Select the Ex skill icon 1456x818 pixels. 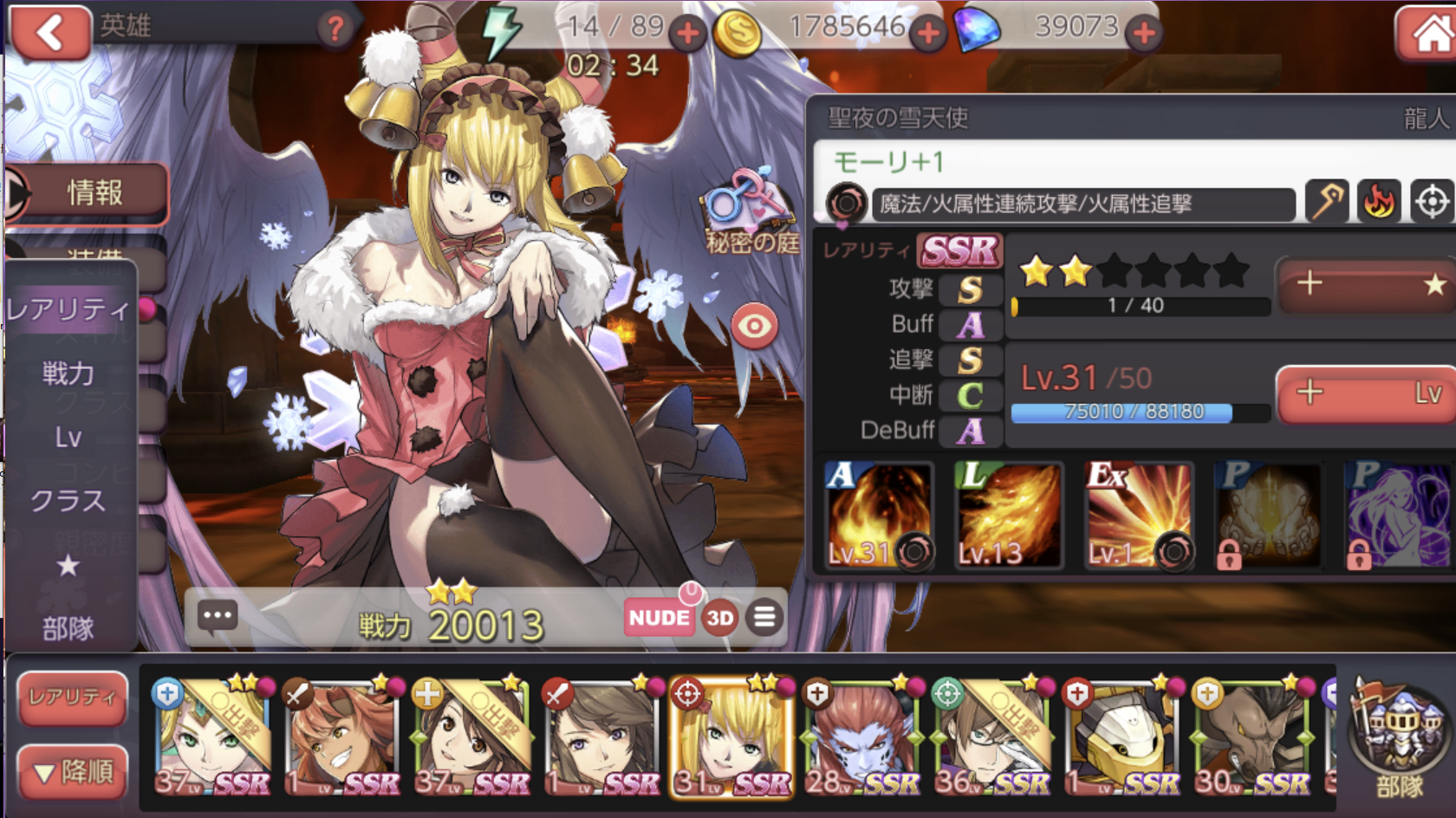1139,516
